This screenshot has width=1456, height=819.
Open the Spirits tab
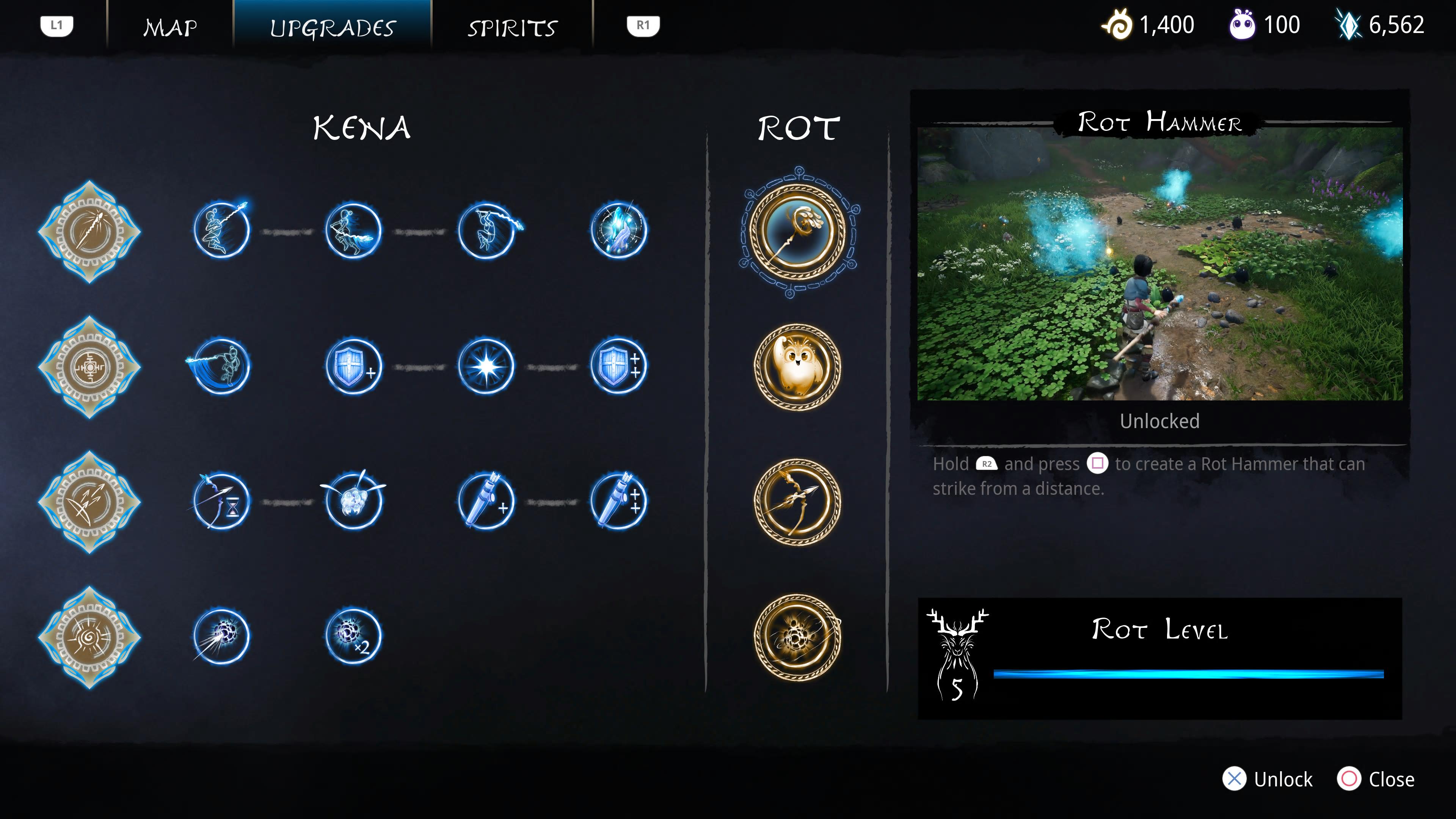pos(512,27)
